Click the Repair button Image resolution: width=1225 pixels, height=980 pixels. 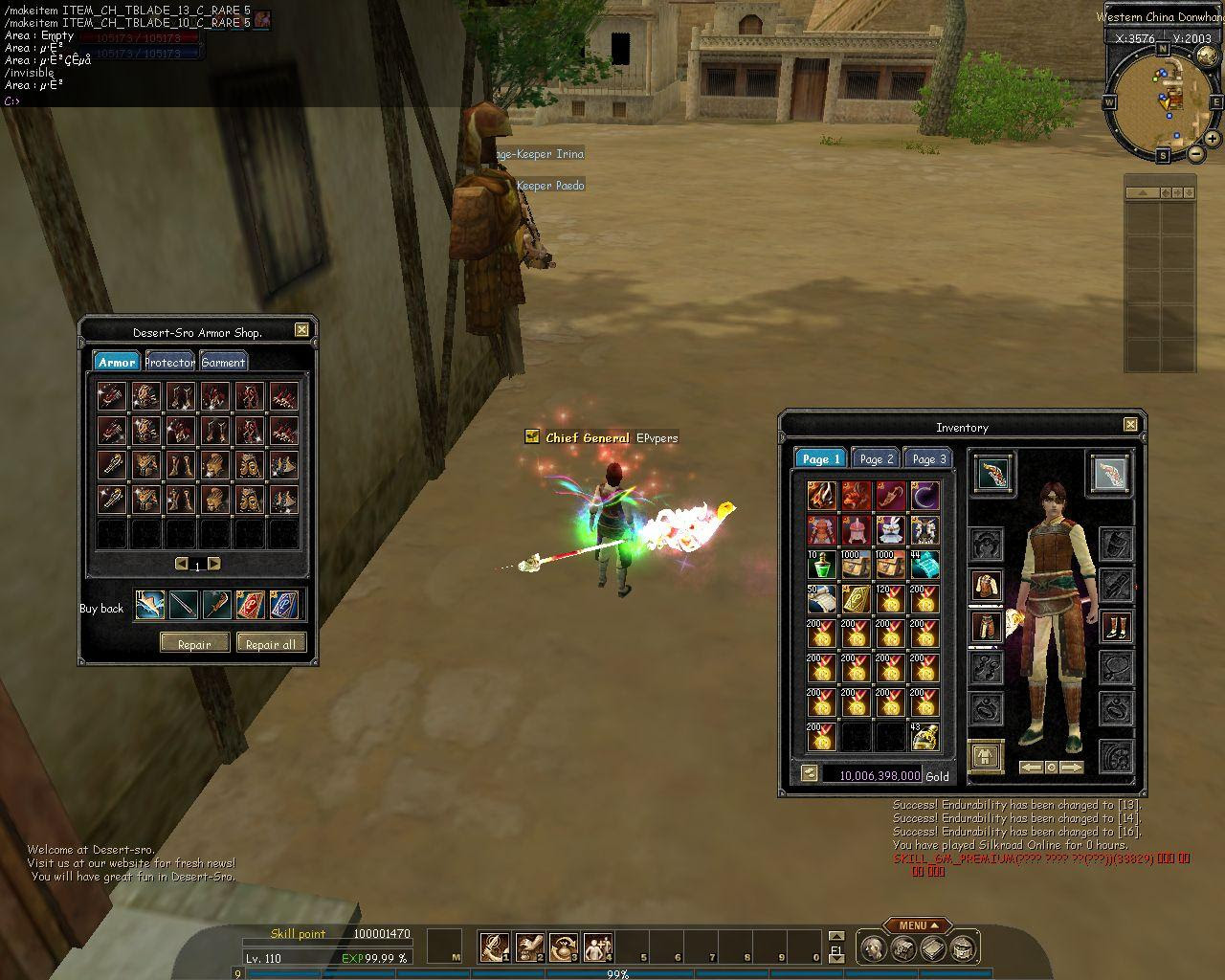tap(194, 644)
